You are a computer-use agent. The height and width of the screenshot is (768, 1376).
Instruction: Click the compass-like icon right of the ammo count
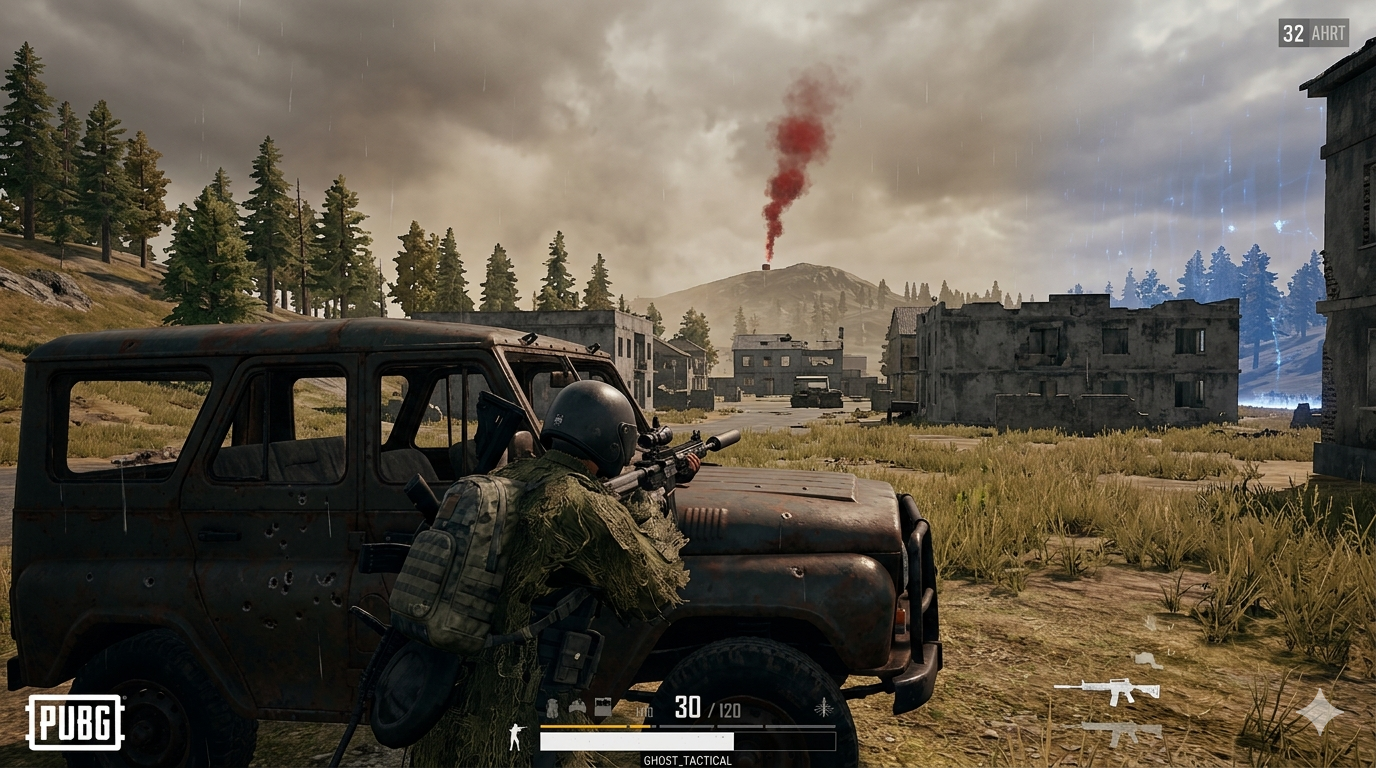823,708
